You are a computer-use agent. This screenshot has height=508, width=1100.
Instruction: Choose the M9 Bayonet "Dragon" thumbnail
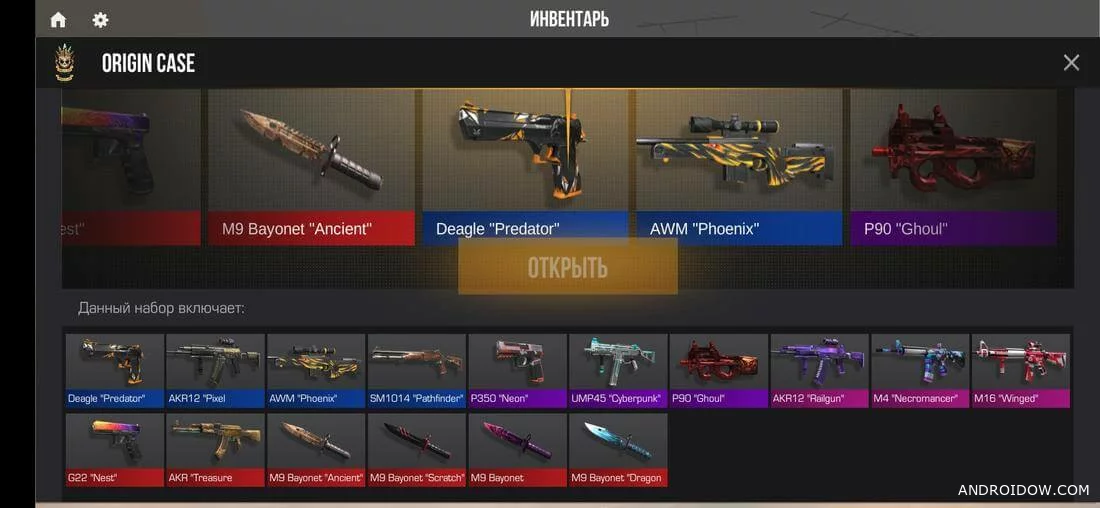pos(618,449)
